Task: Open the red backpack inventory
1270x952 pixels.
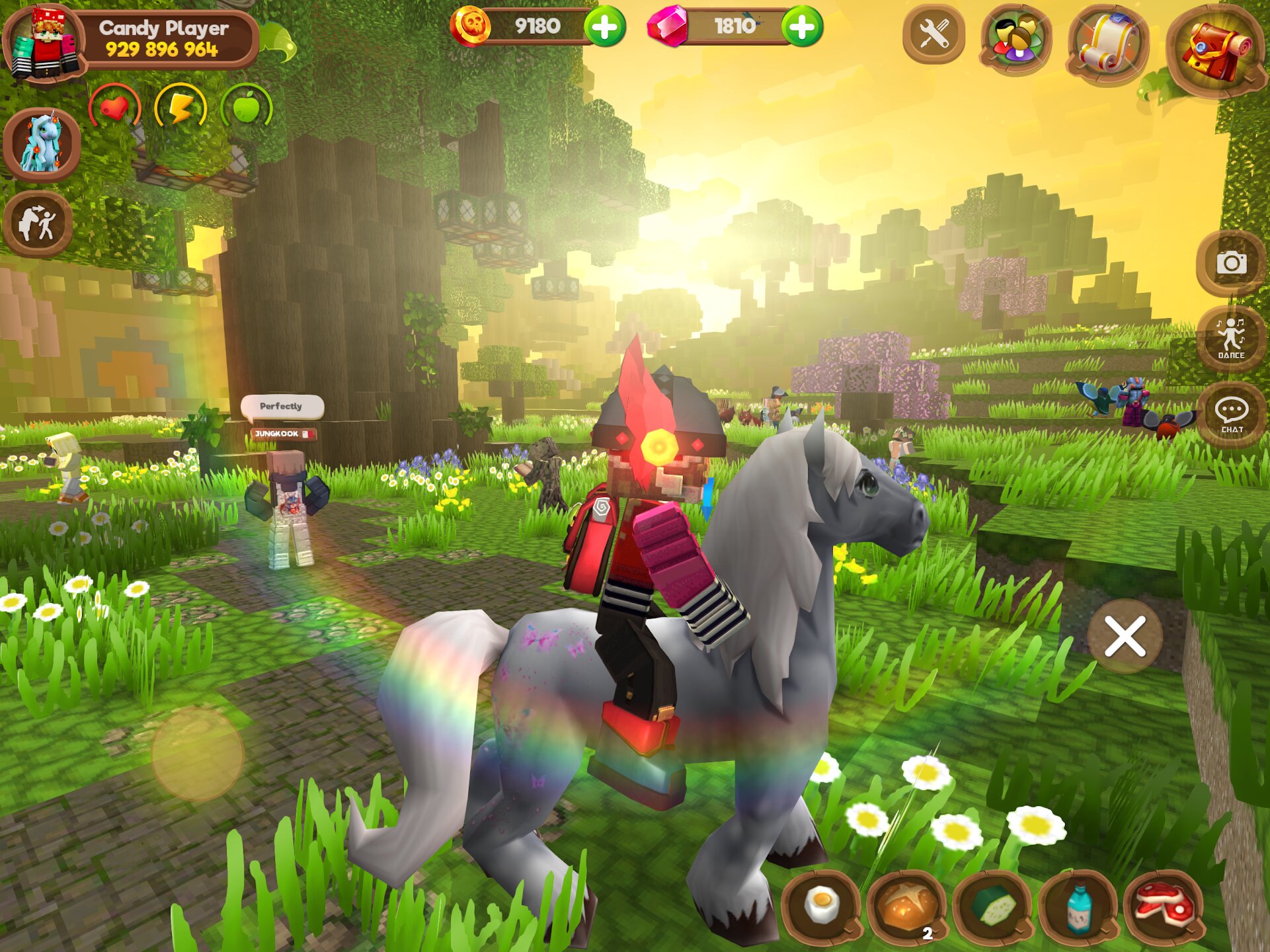Action: pos(1215,50)
